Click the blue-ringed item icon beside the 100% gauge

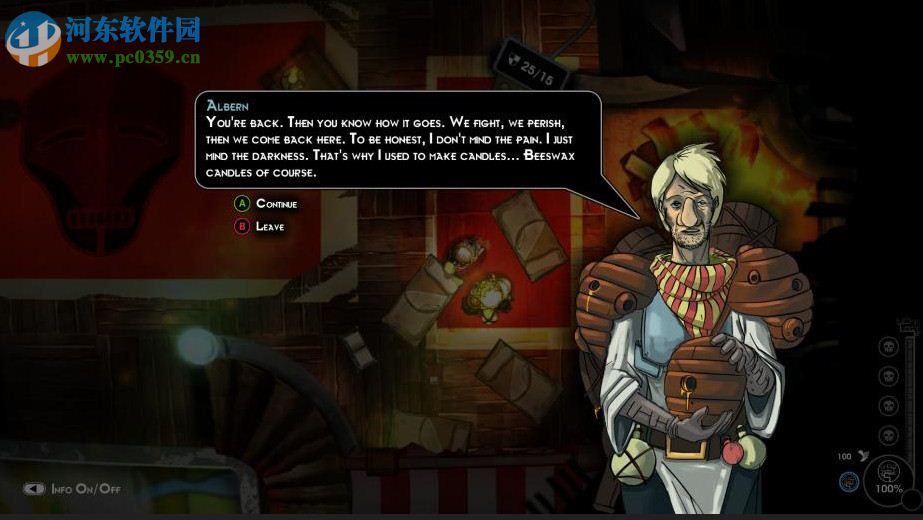point(849,481)
